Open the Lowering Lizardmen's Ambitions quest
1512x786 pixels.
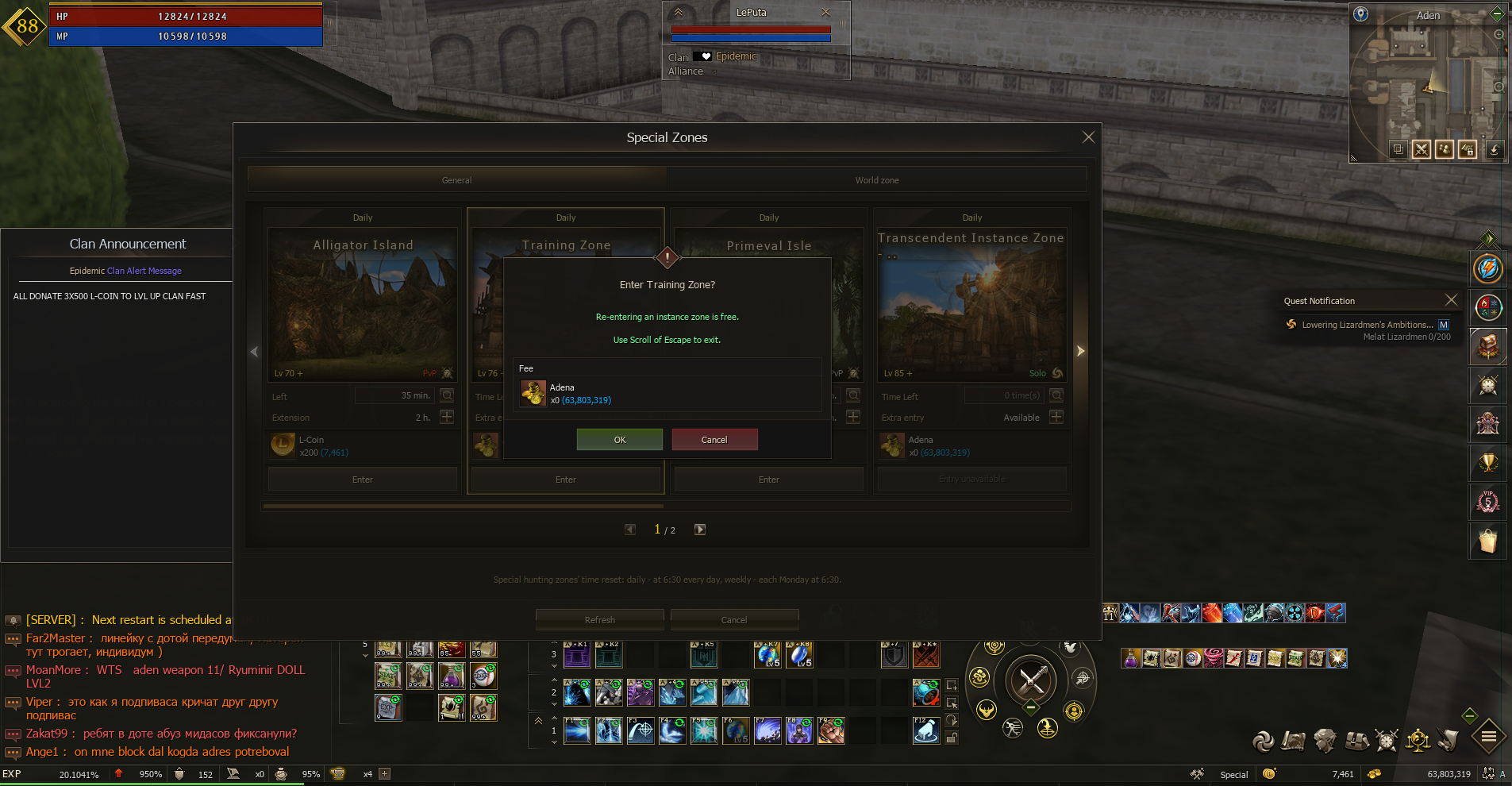pos(1367,325)
